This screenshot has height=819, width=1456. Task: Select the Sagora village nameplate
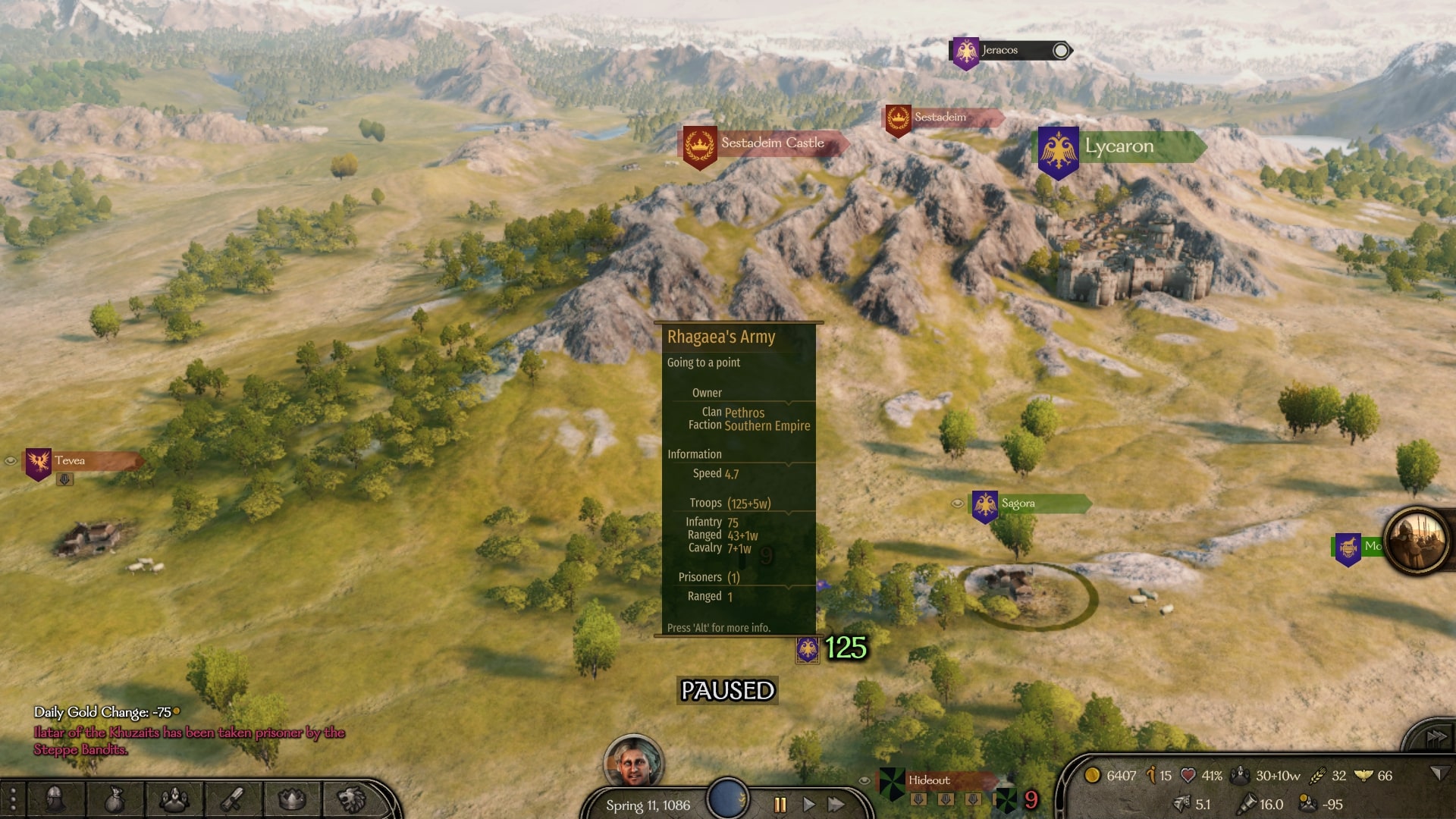point(1018,504)
